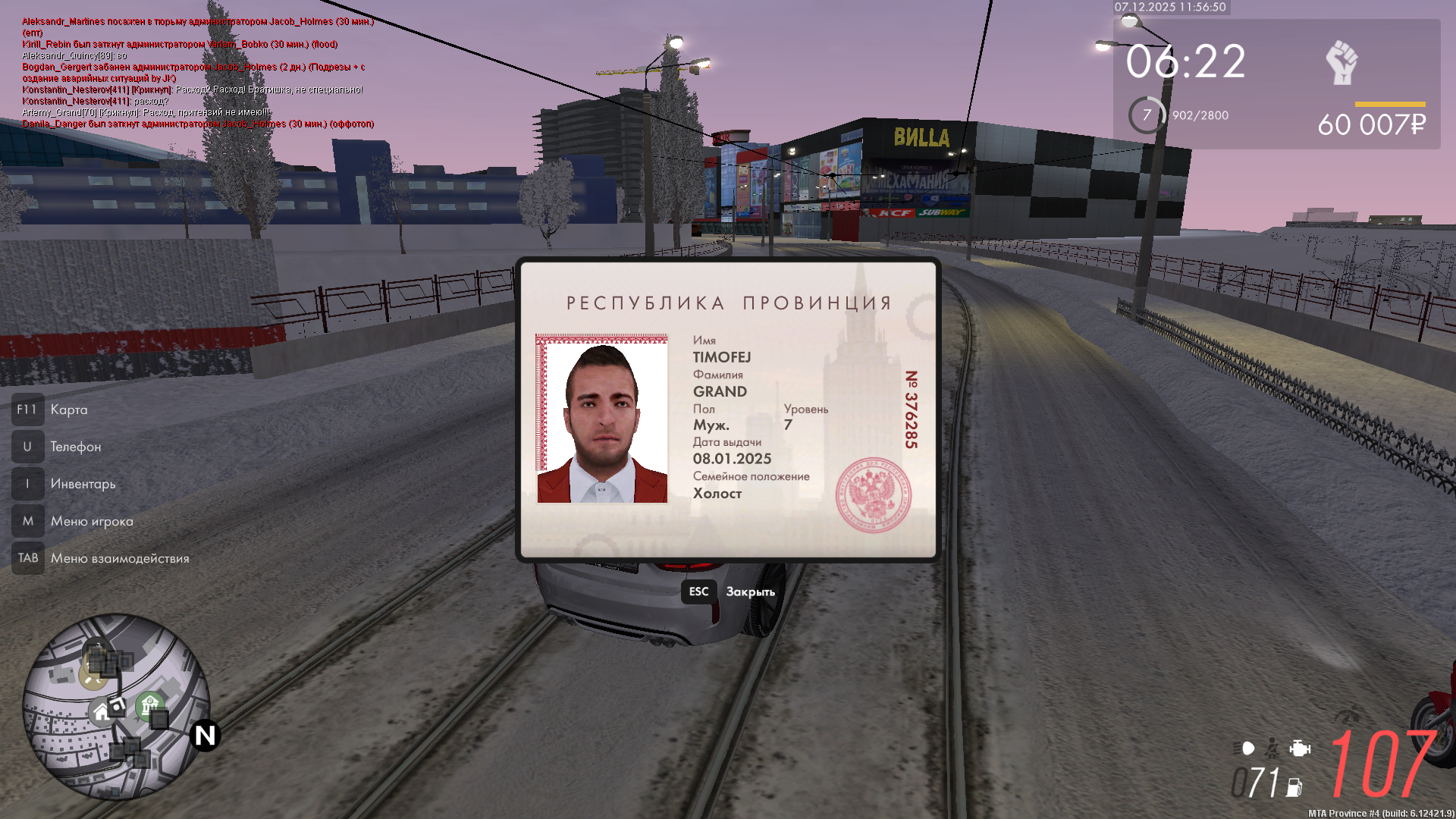Click the N compass indicator on the minimap
The width and height of the screenshot is (1456, 819).
205,734
